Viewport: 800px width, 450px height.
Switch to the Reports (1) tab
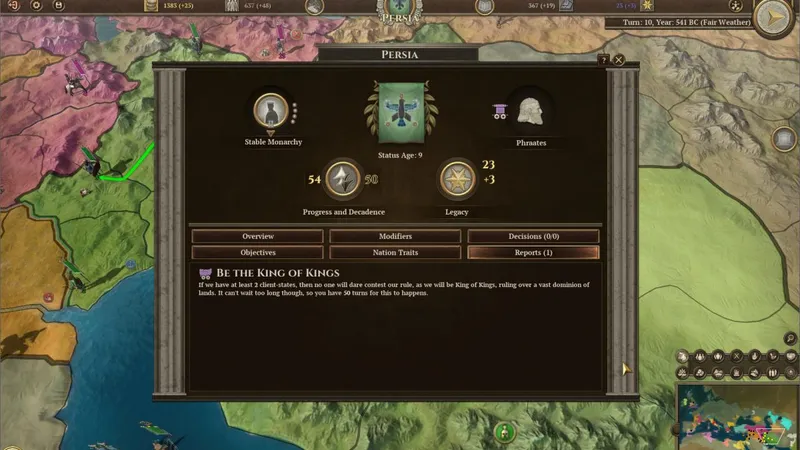click(x=533, y=253)
